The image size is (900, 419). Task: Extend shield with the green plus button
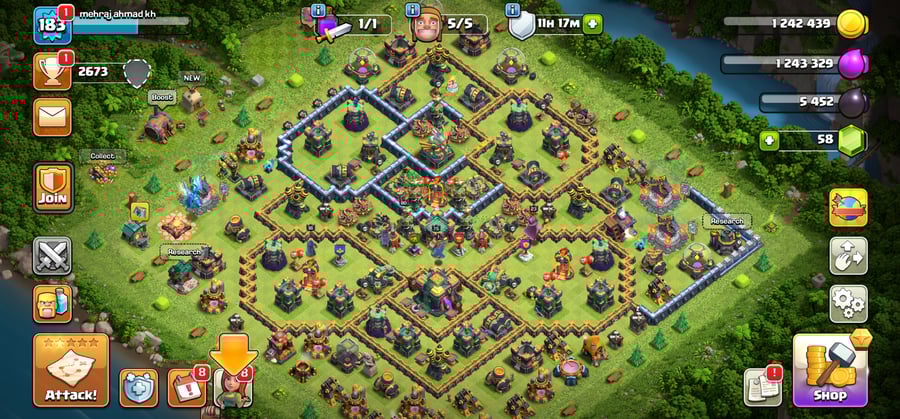(x=593, y=23)
